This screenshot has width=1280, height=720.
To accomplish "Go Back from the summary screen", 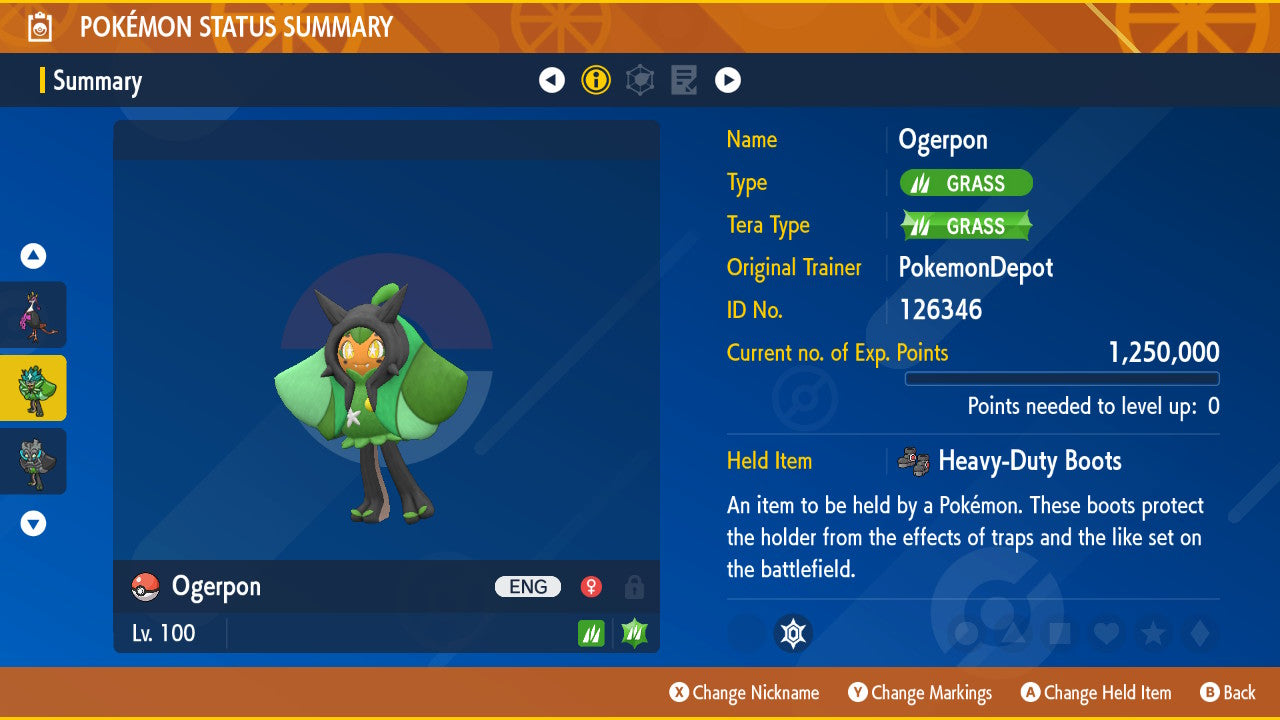I will tap(1227, 693).
